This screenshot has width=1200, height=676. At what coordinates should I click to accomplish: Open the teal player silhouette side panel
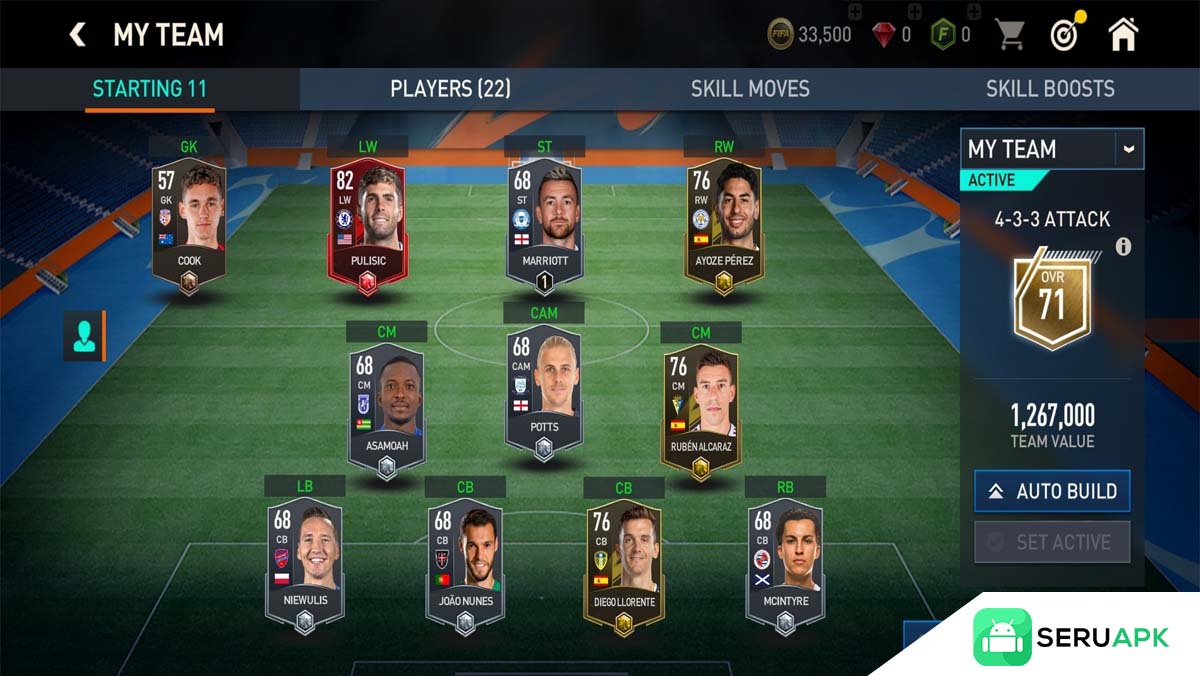82,336
